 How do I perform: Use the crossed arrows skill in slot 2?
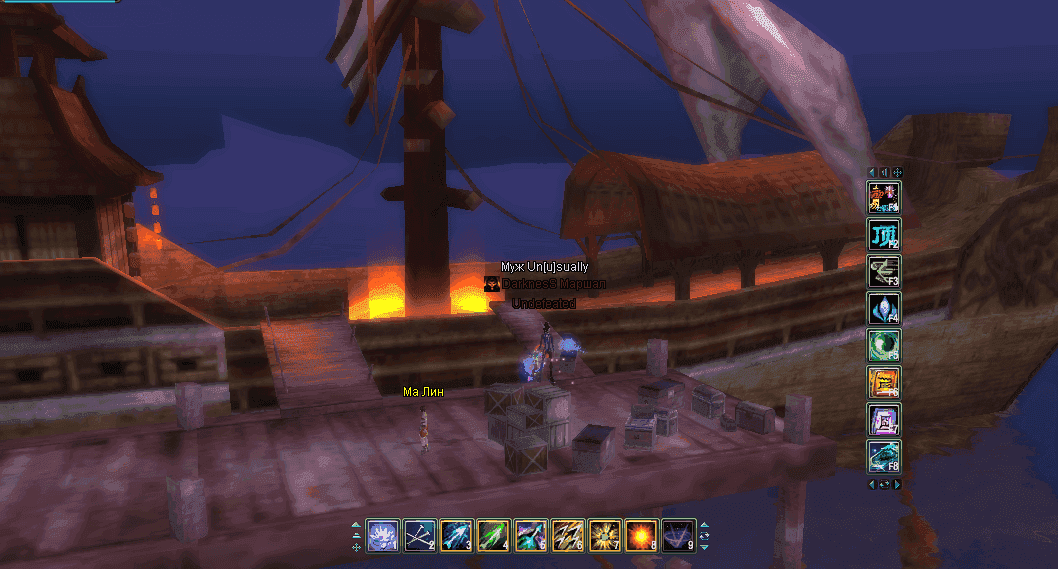click(x=420, y=536)
